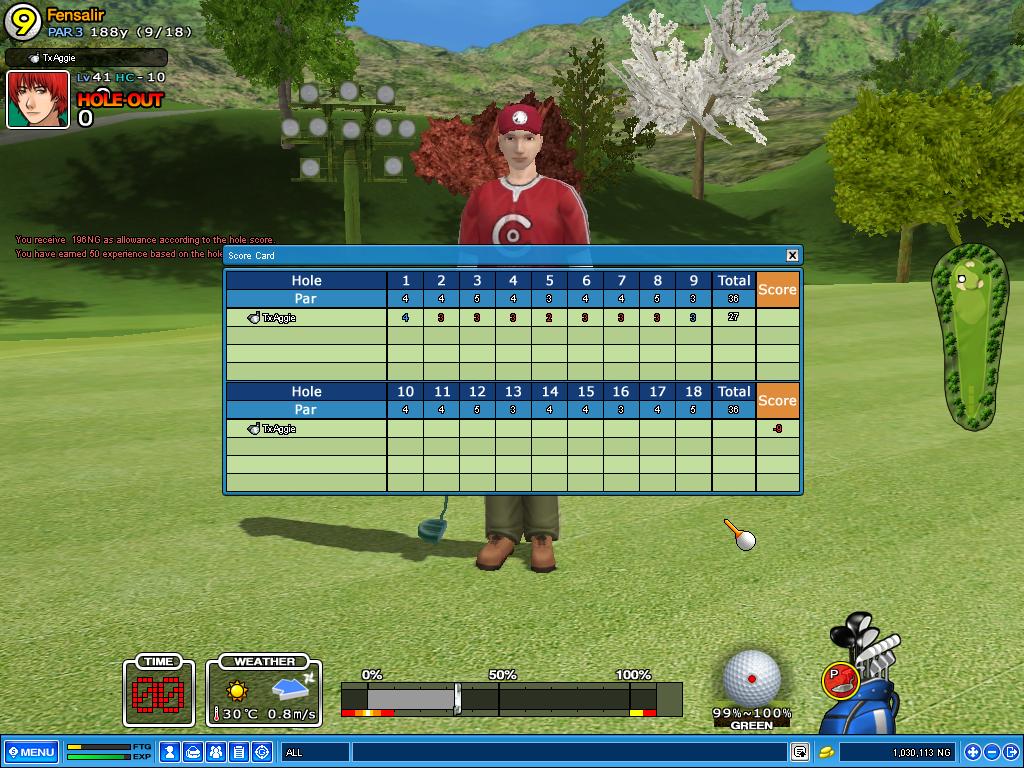Click the red-haired player portrait

38,100
